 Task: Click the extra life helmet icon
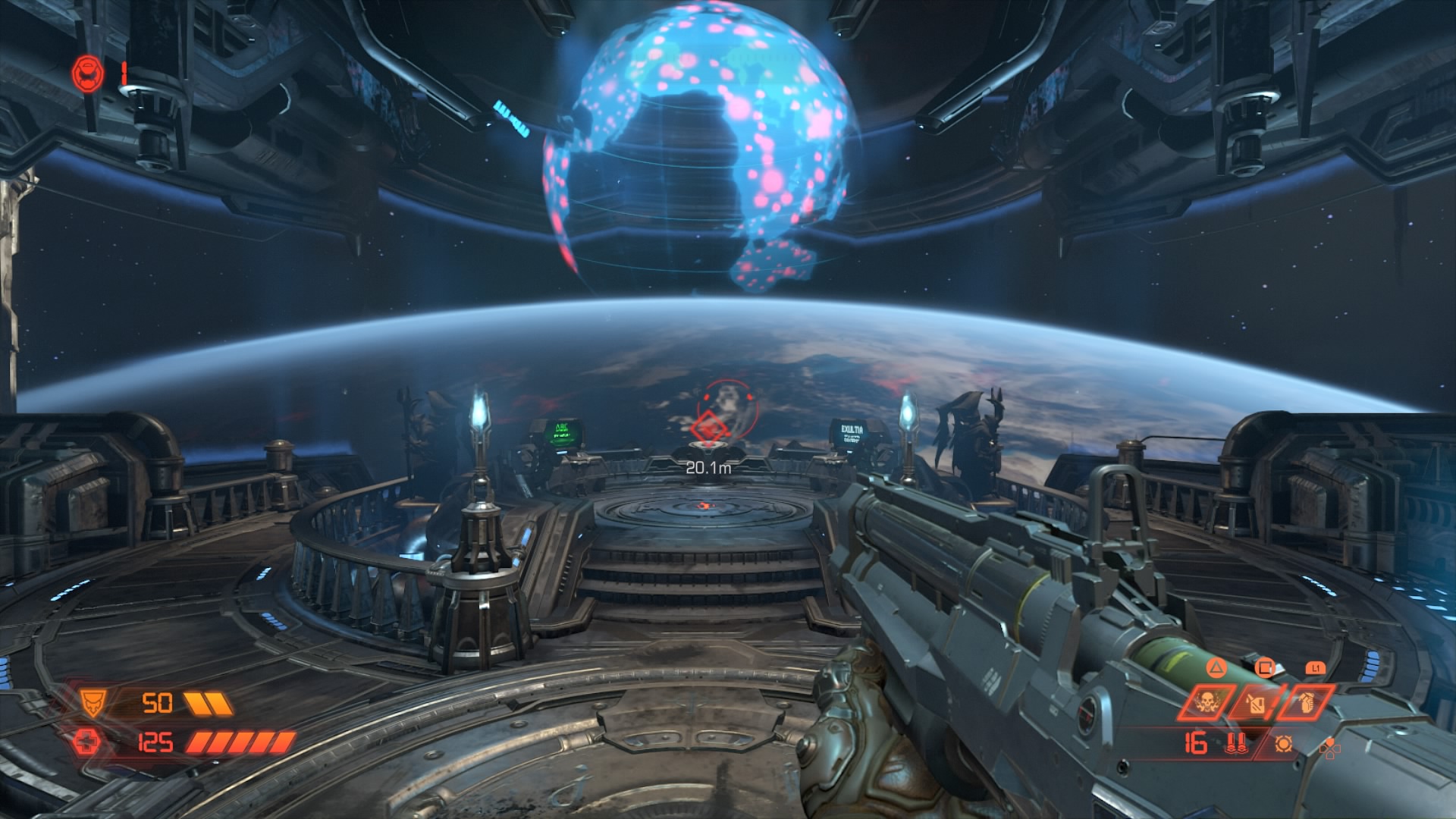89,74
